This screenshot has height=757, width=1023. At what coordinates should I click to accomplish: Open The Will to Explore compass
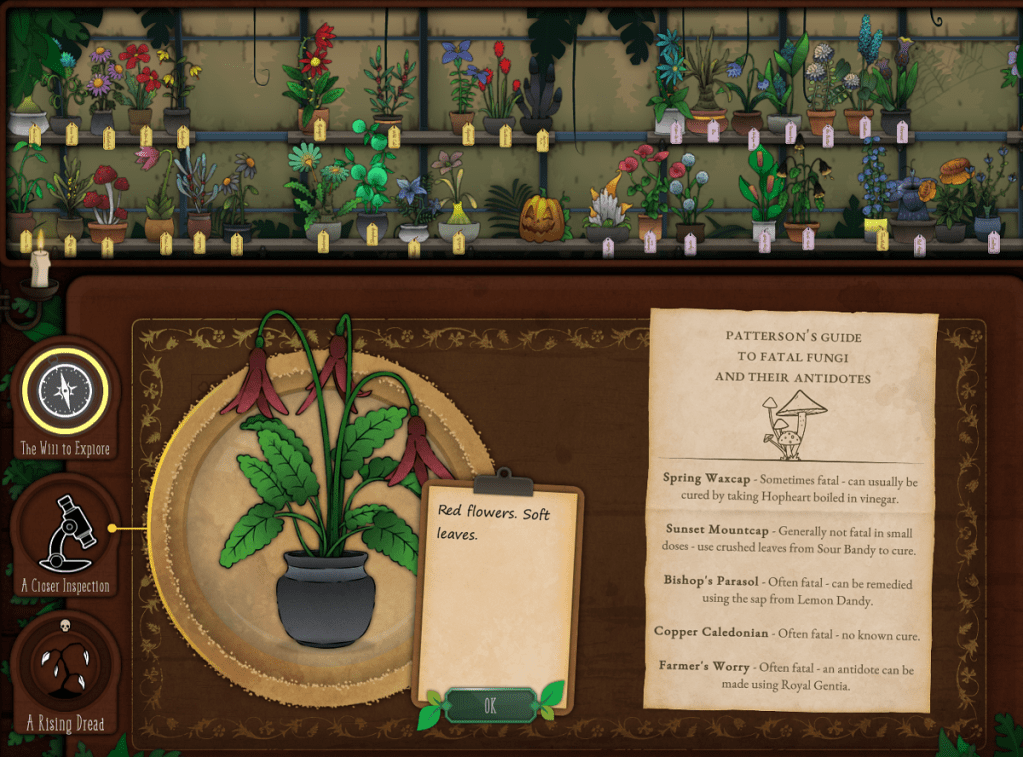[65, 390]
